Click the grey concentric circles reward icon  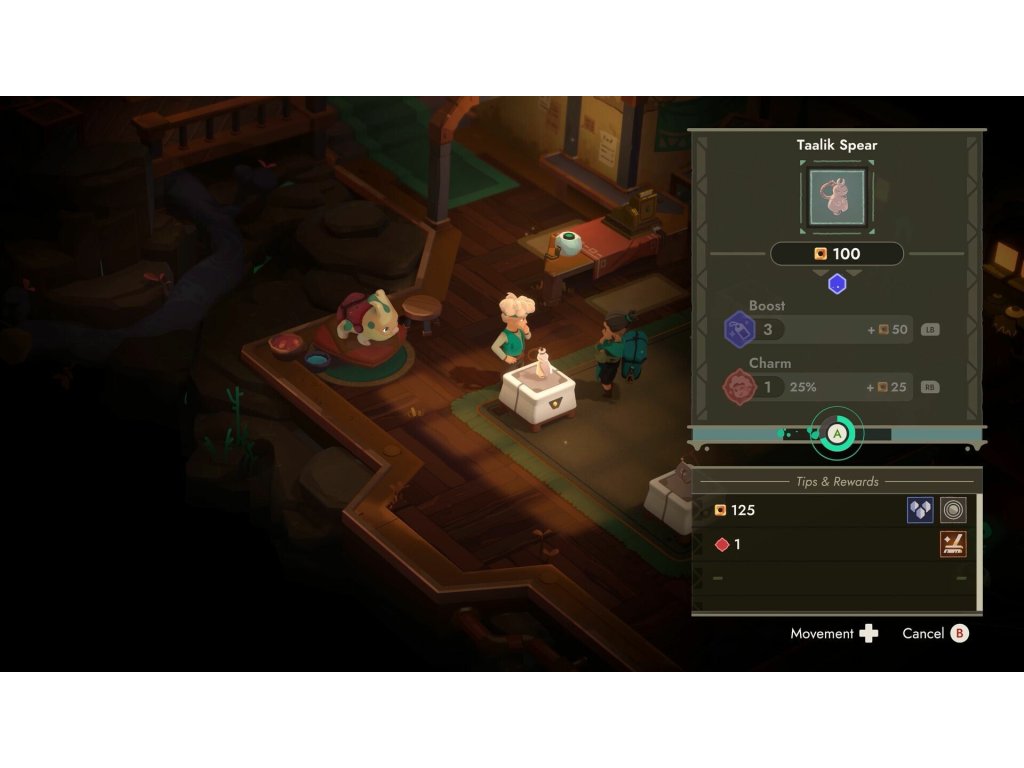[953, 510]
